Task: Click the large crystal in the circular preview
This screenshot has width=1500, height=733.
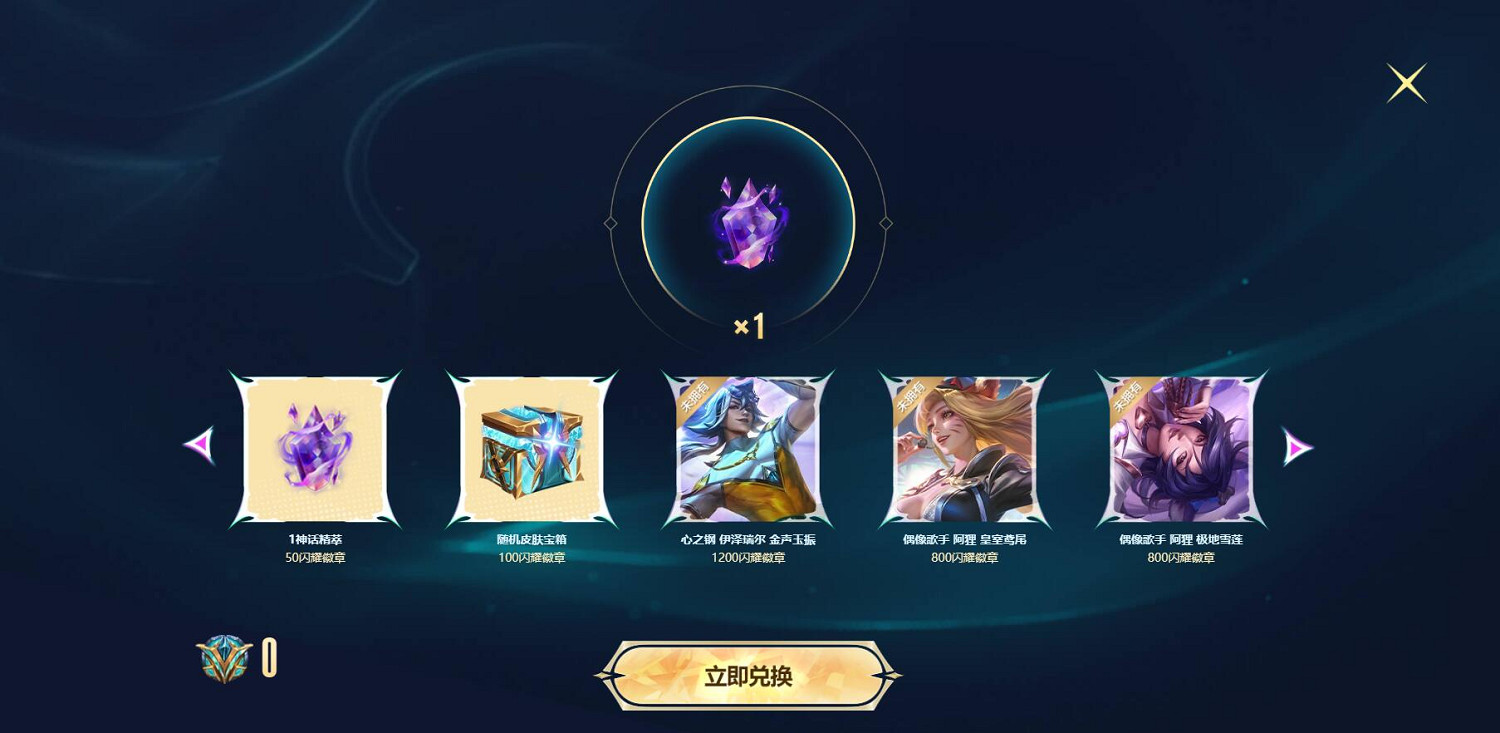Action: [x=750, y=222]
